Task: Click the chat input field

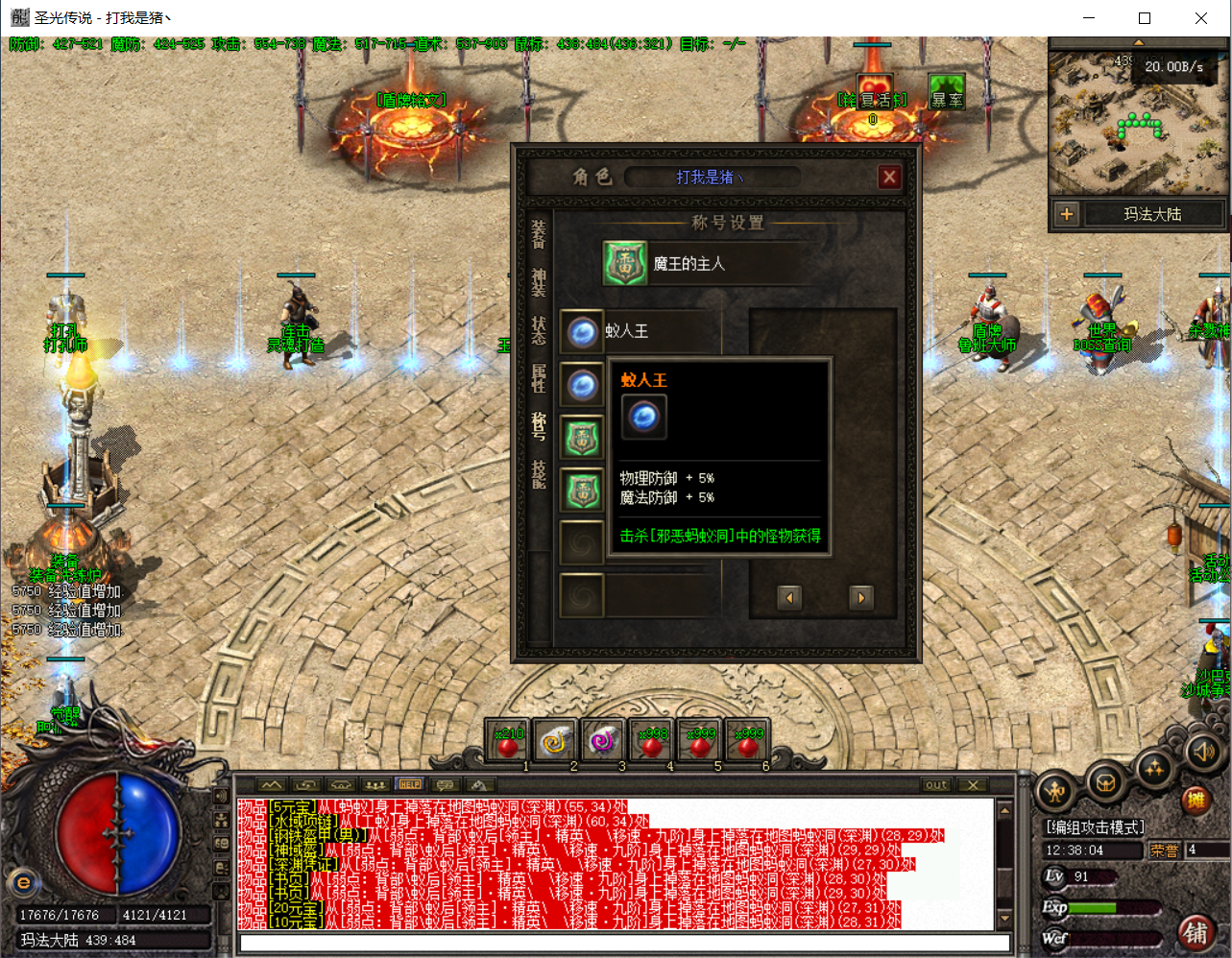Action: tap(624, 944)
